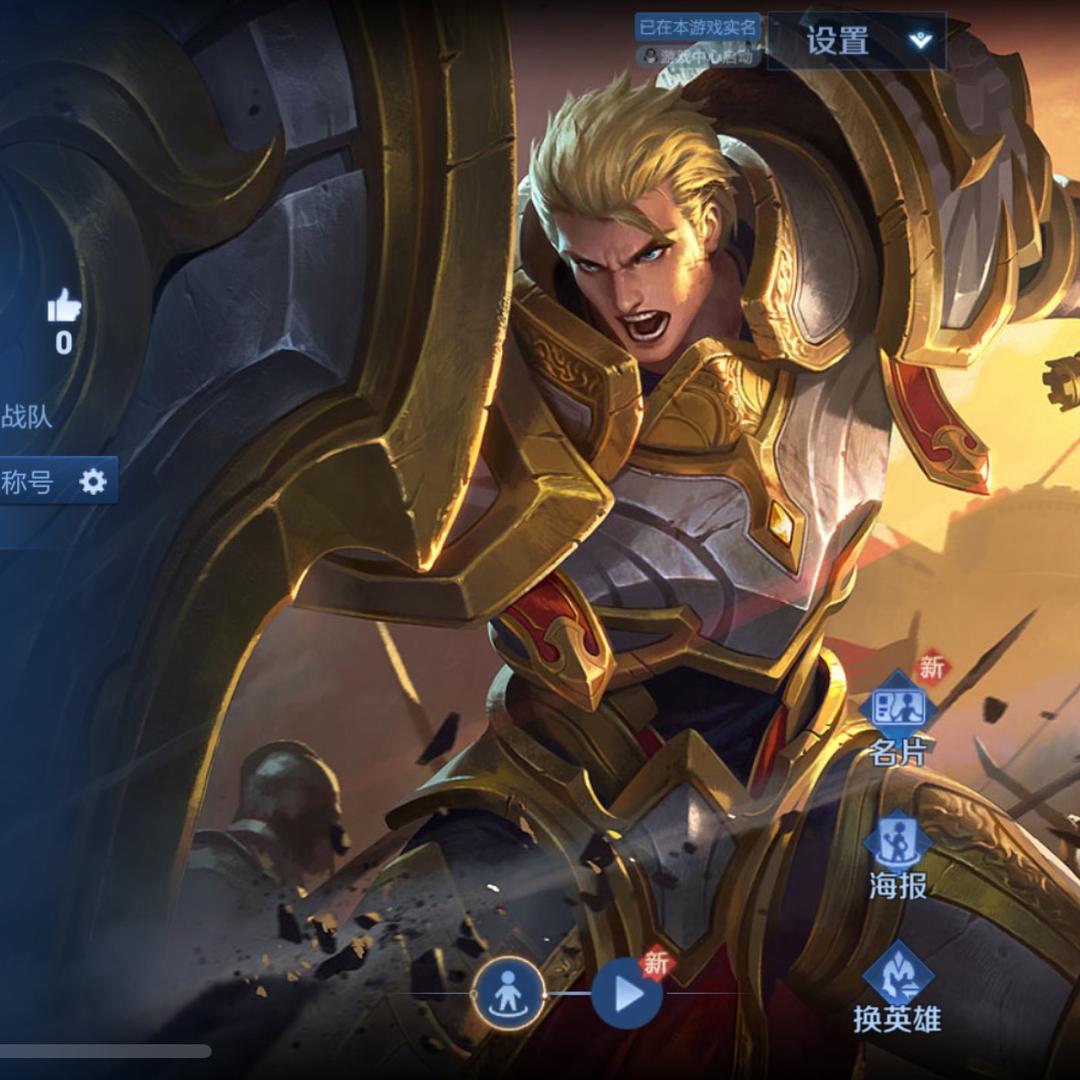Click the 已在本游戏实名 verification badge

click(x=698, y=27)
